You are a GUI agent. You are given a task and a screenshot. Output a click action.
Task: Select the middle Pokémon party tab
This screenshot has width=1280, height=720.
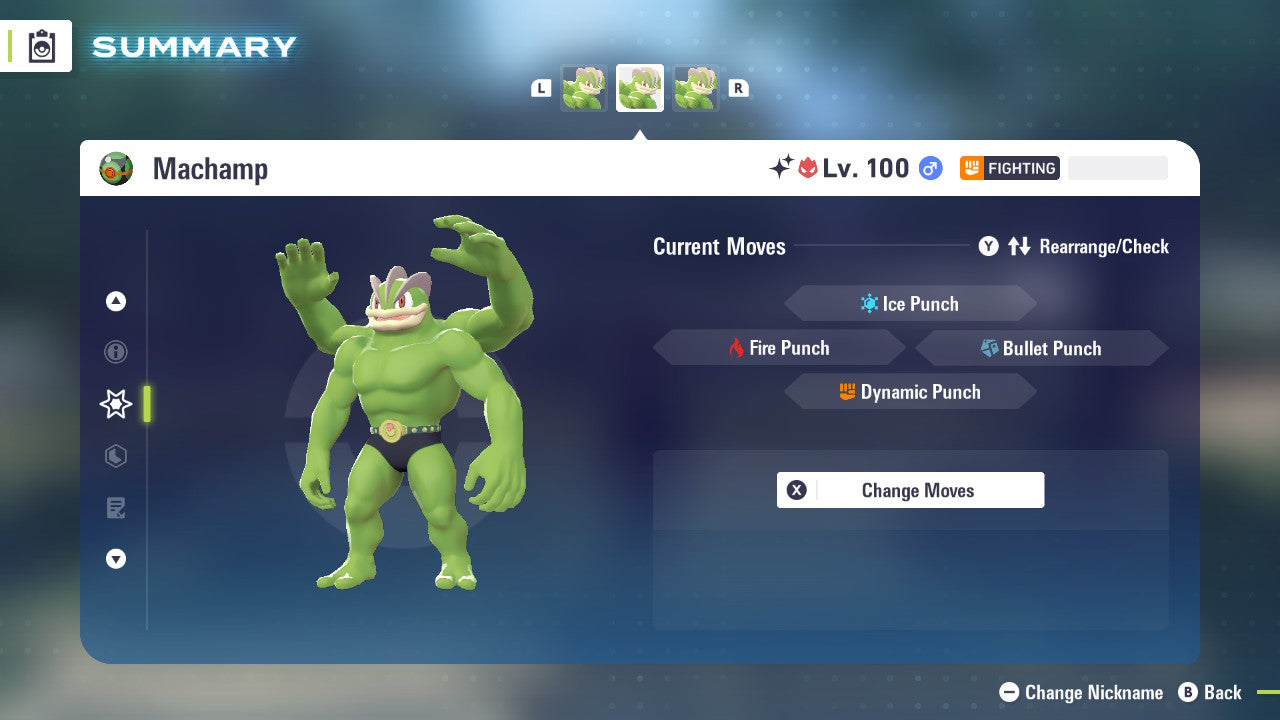pyautogui.click(x=639, y=87)
